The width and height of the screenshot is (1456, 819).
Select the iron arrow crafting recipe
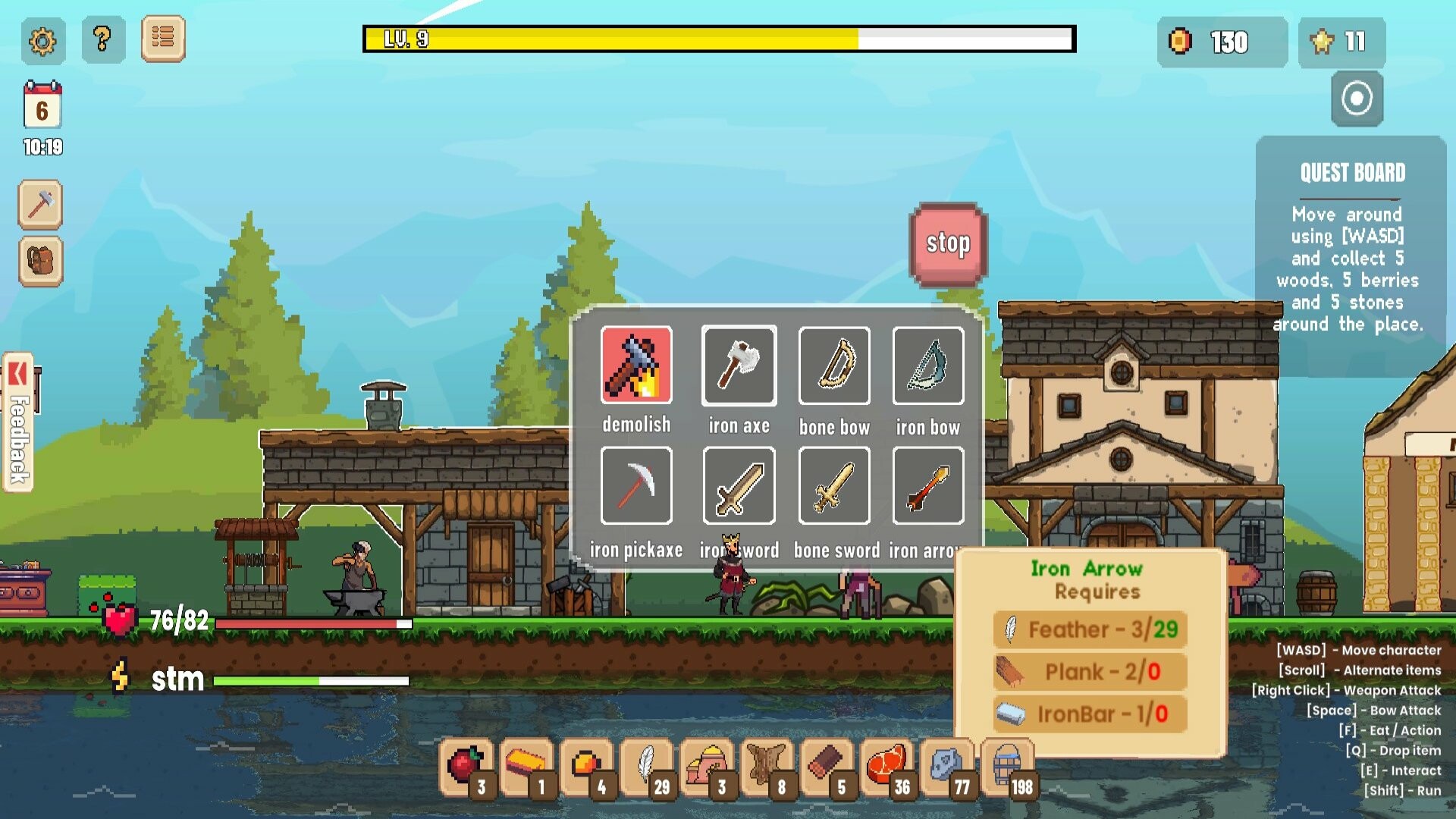pyautogui.click(x=928, y=486)
